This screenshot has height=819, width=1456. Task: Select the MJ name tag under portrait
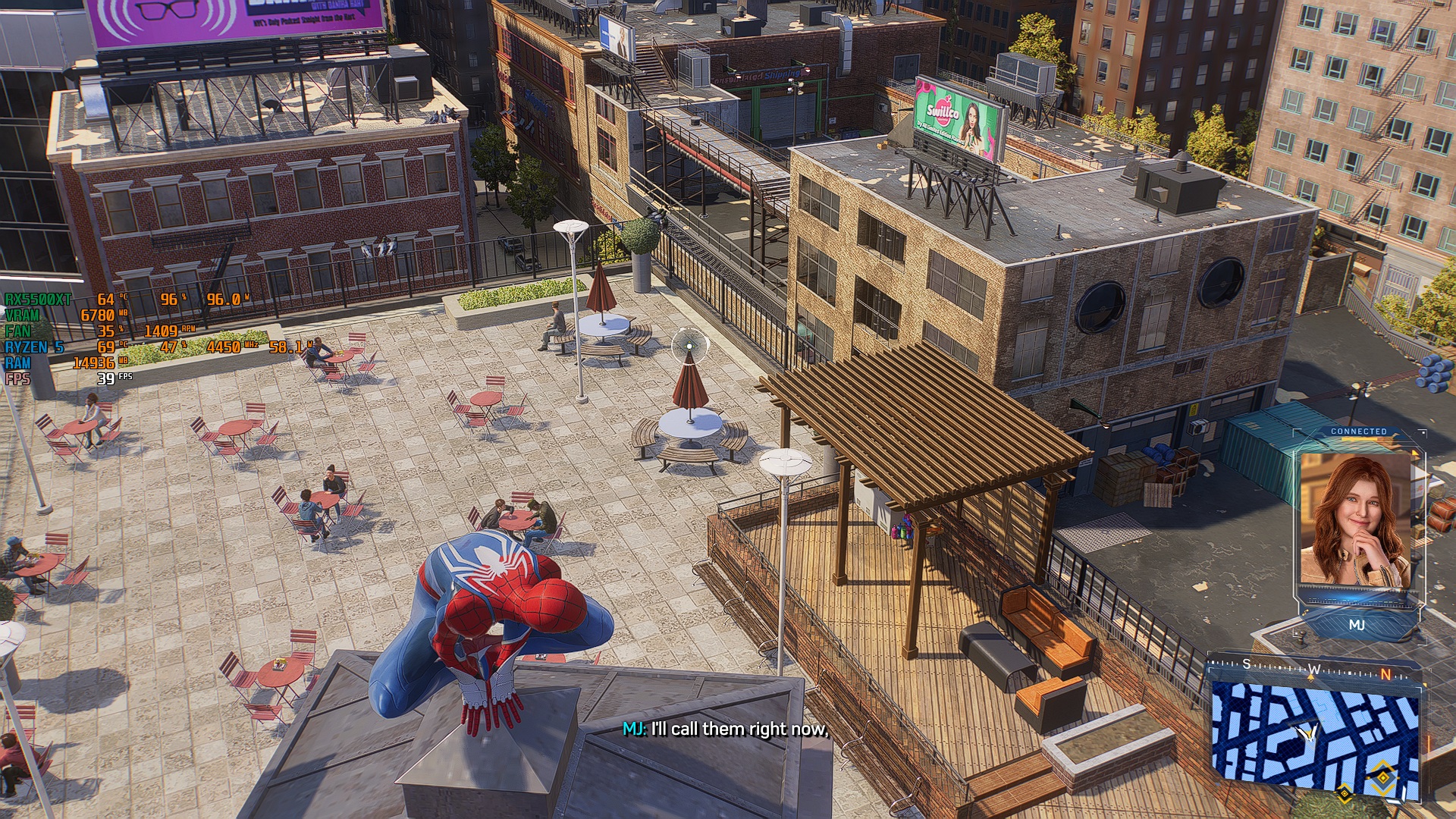click(x=1357, y=625)
